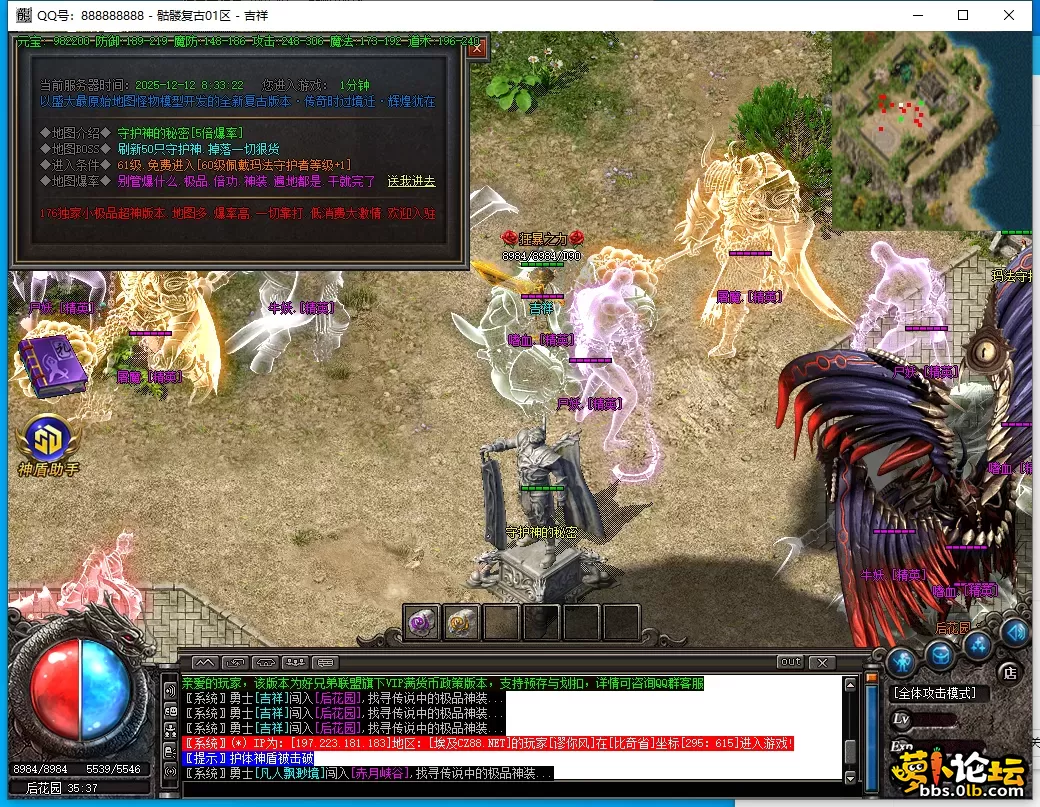Select the group icon above the chat
Viewport: 1040px width, 807px height.
tap(295, 662)
